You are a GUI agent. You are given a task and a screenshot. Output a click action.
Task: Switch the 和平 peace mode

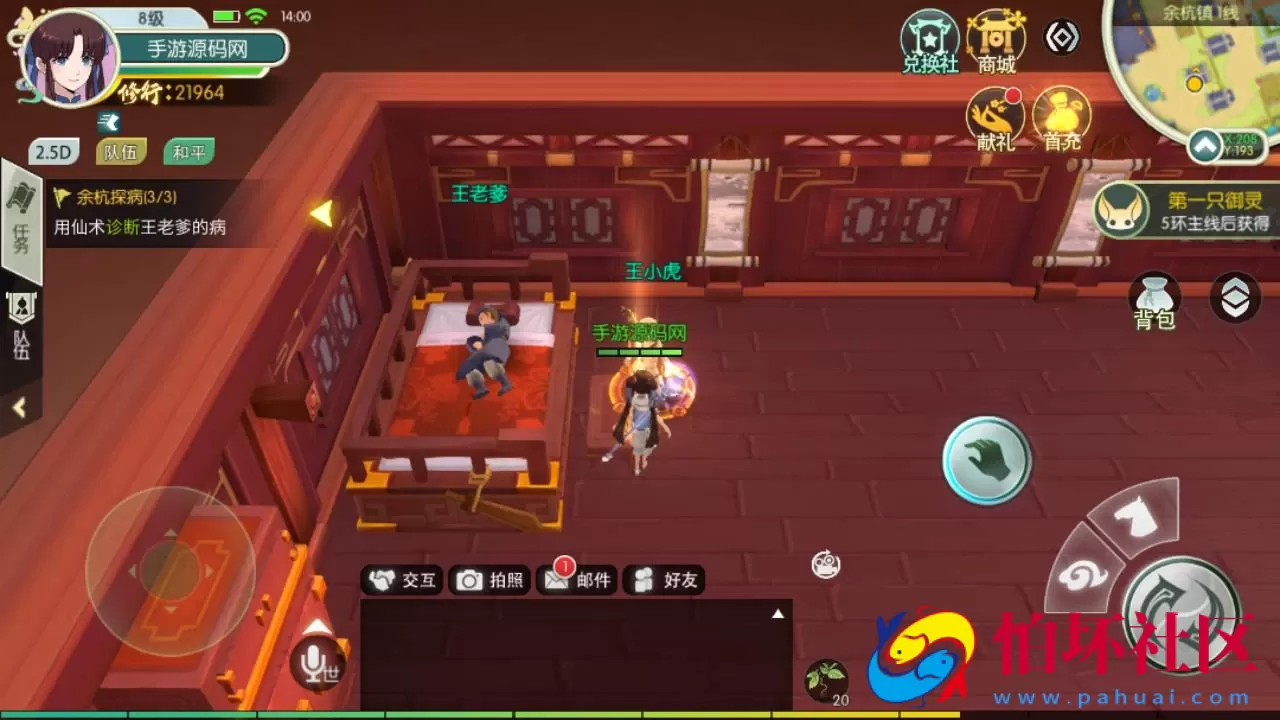188,152
